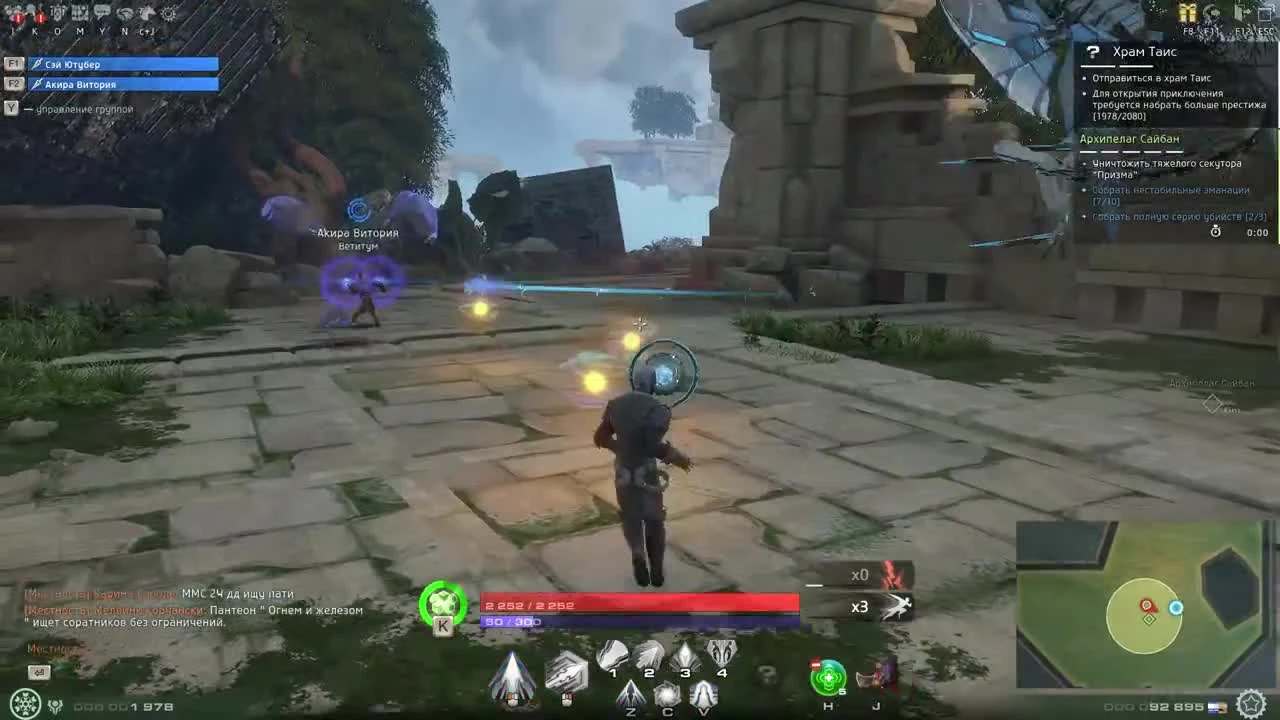
Task: Use the healing skill icon labeled H
Action: 828,677
